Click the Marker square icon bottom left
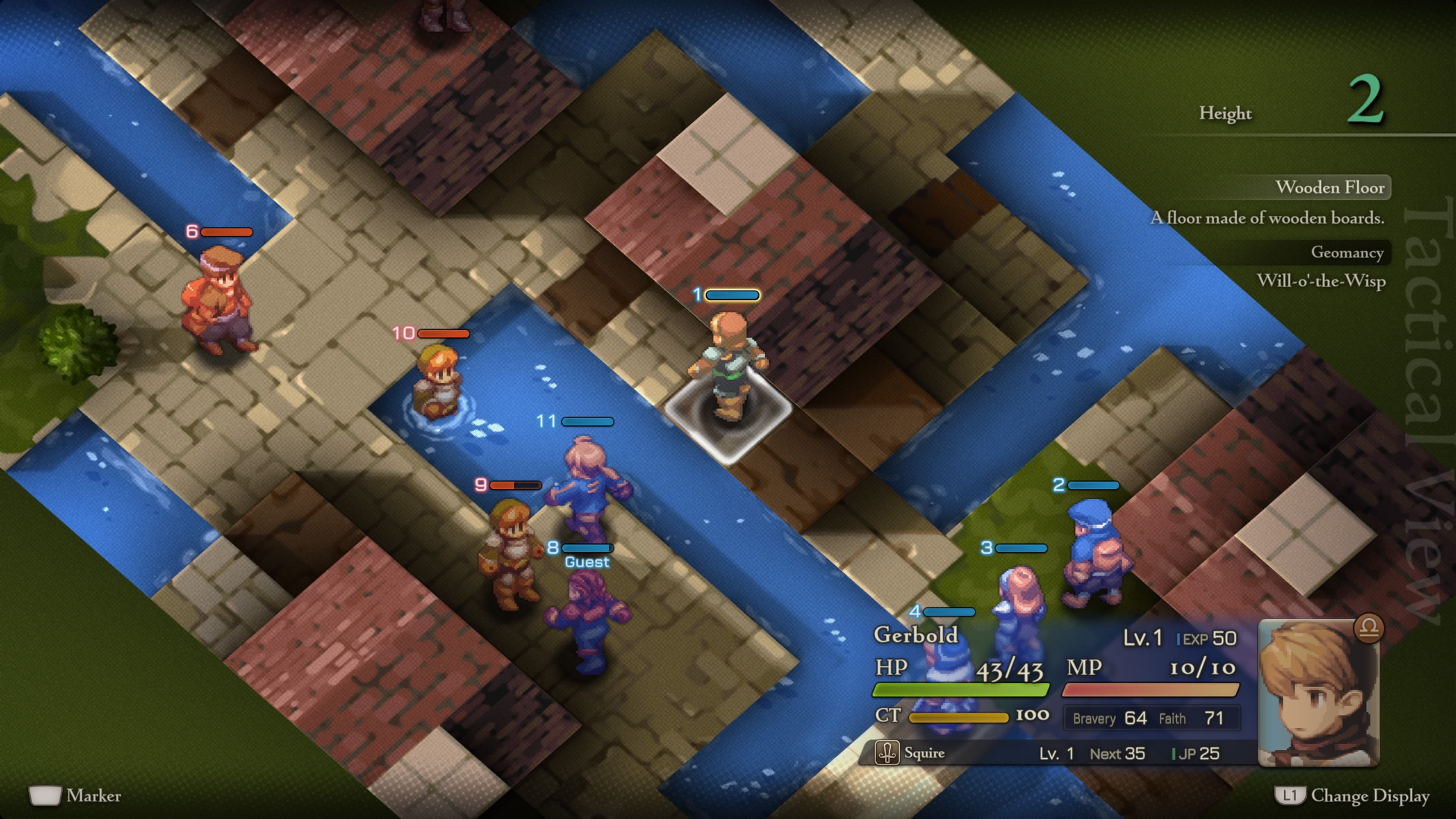The height and width of the screenshot is (819, 1456). coord(45,796)
